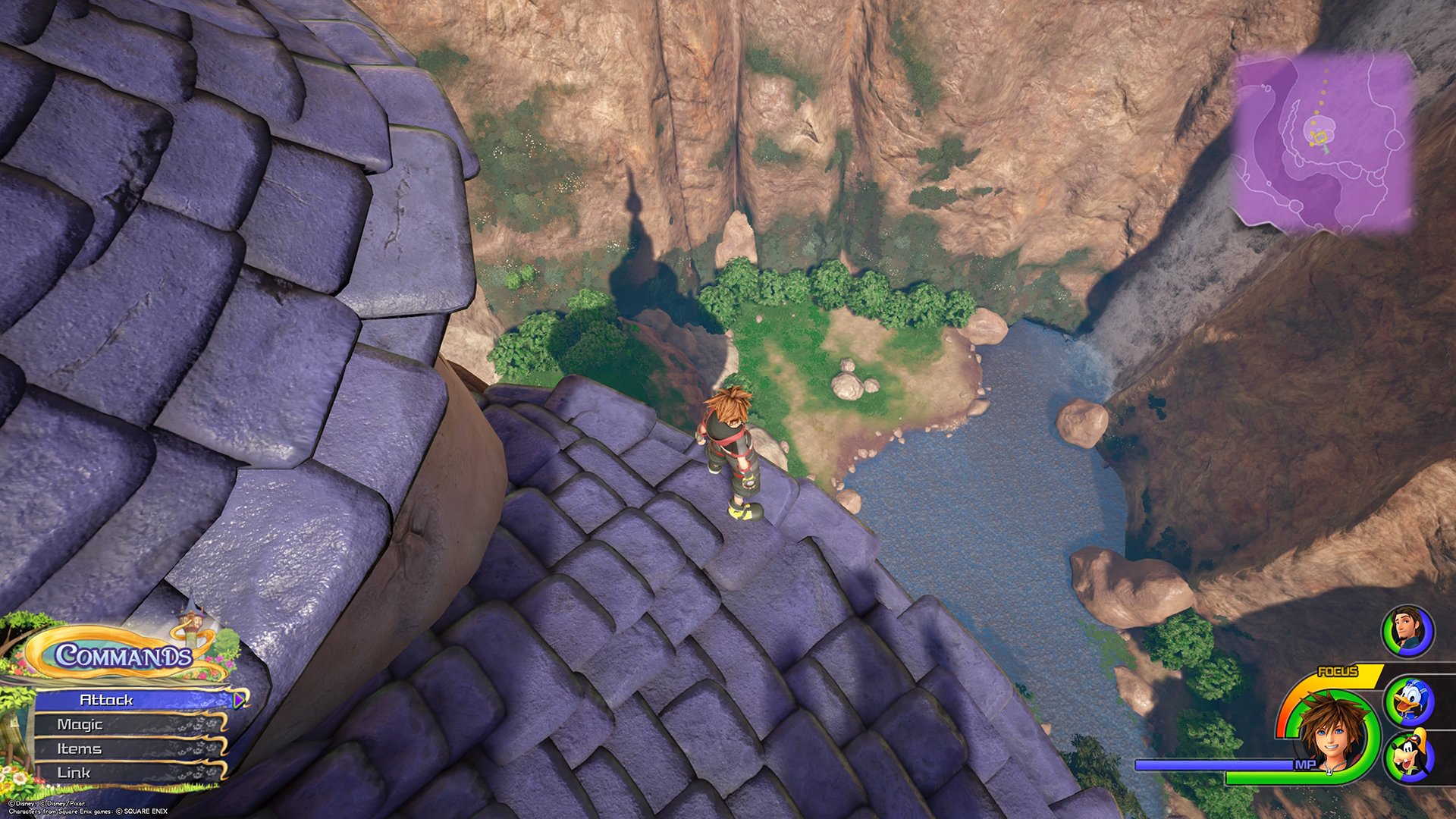Click the purple minimap

[1325, 143]
